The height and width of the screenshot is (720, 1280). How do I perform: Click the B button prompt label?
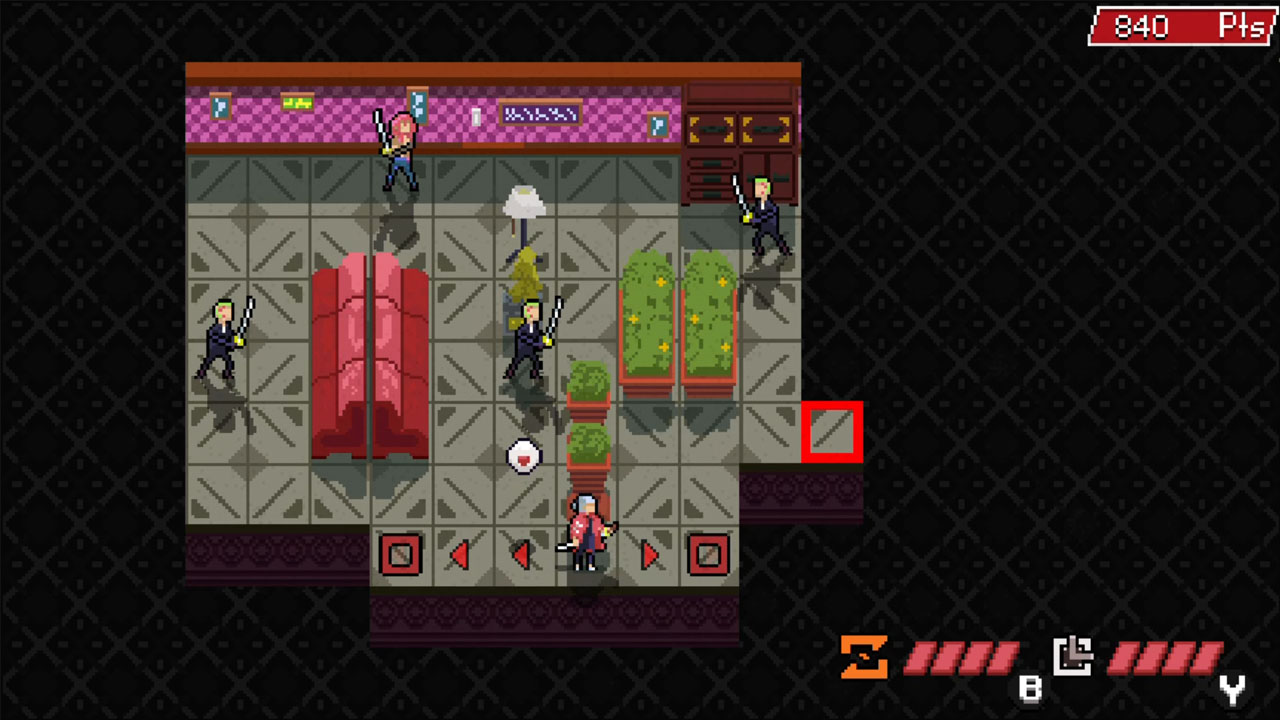click(x=1031, y=689)
